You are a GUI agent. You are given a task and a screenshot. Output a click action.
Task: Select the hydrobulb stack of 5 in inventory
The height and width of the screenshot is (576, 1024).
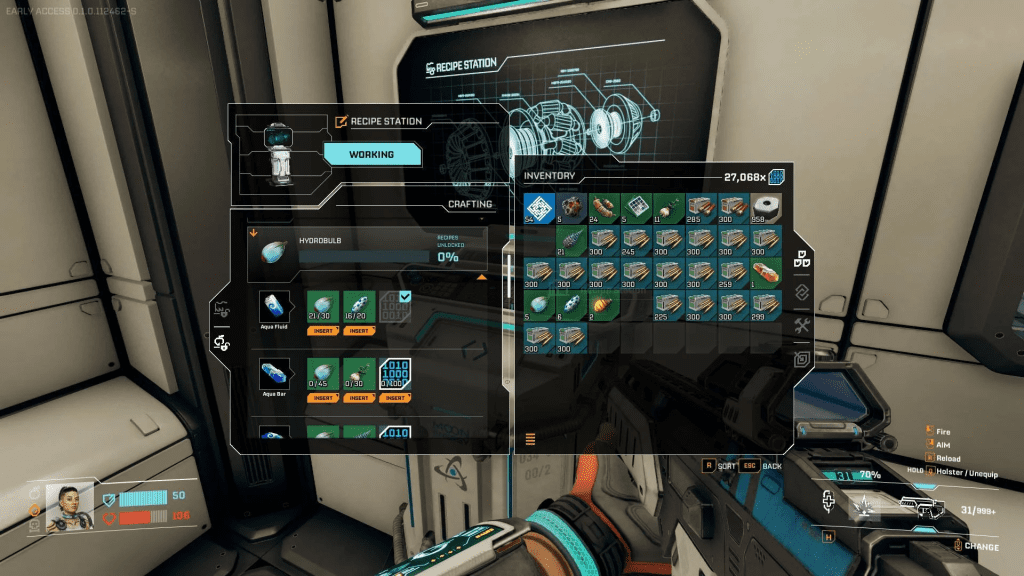(539, 306)
